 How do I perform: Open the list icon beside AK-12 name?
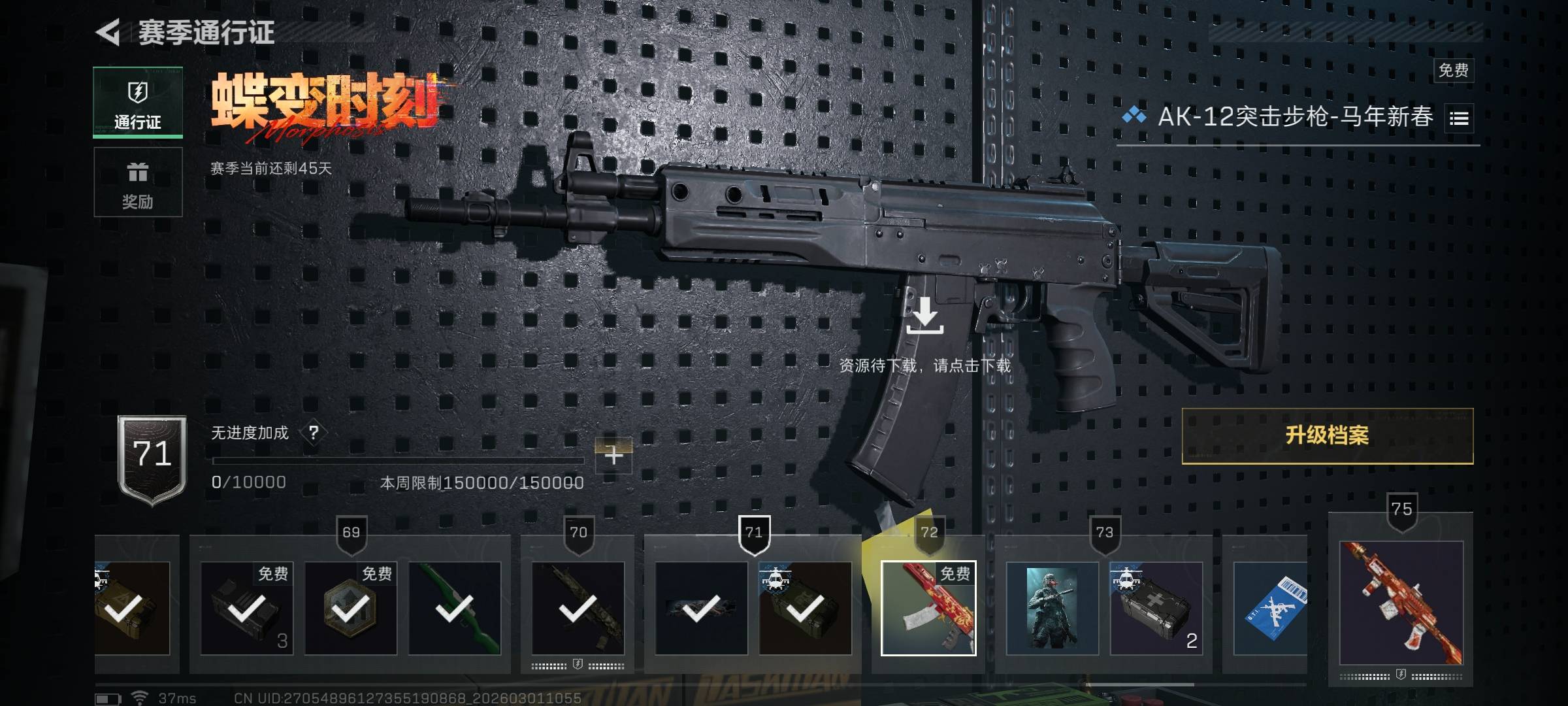(1459, 119)
